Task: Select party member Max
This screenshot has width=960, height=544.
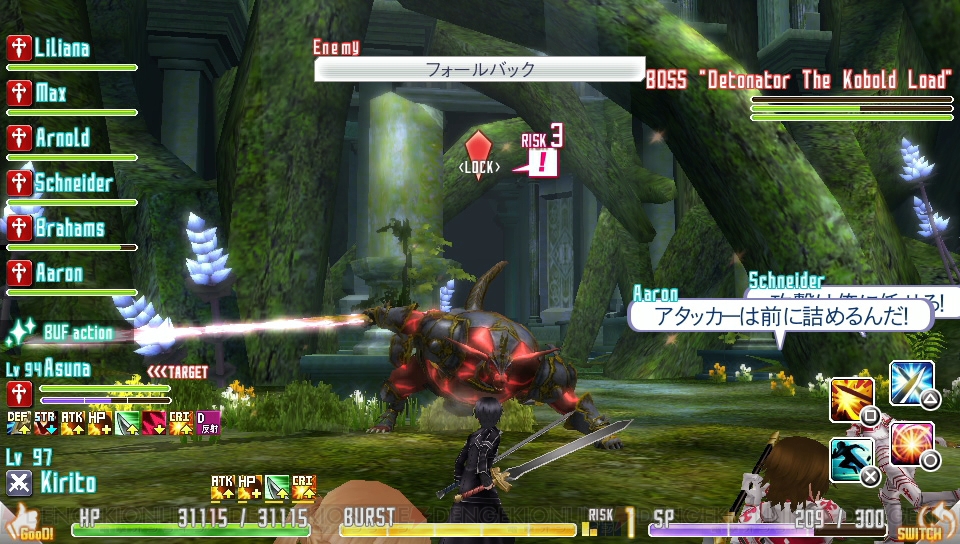Action: pos(50,94)
